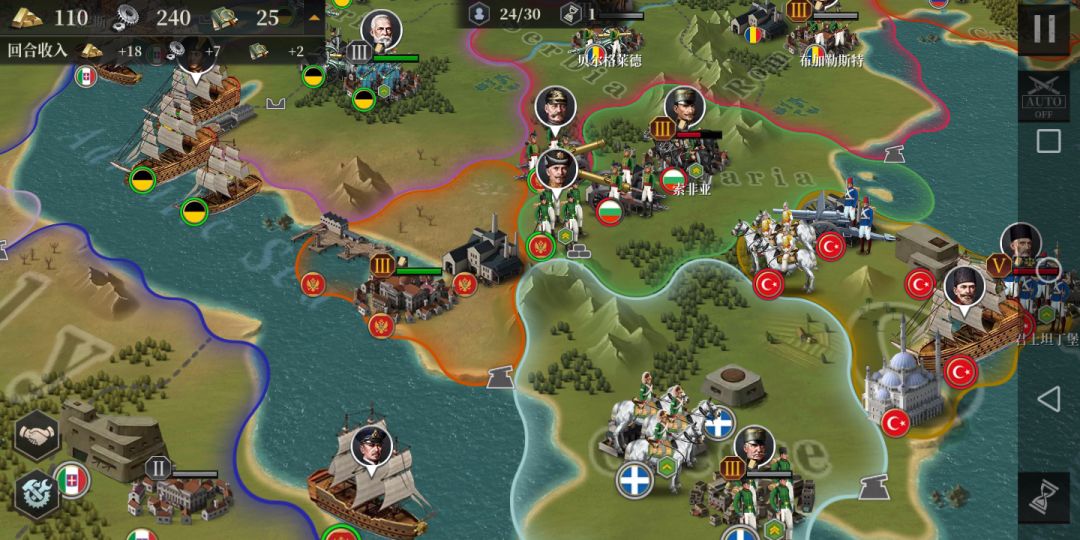The image size is (1080, 540).
Task: End the turn with the hourglass button
Action: [x=1046, y=496]
